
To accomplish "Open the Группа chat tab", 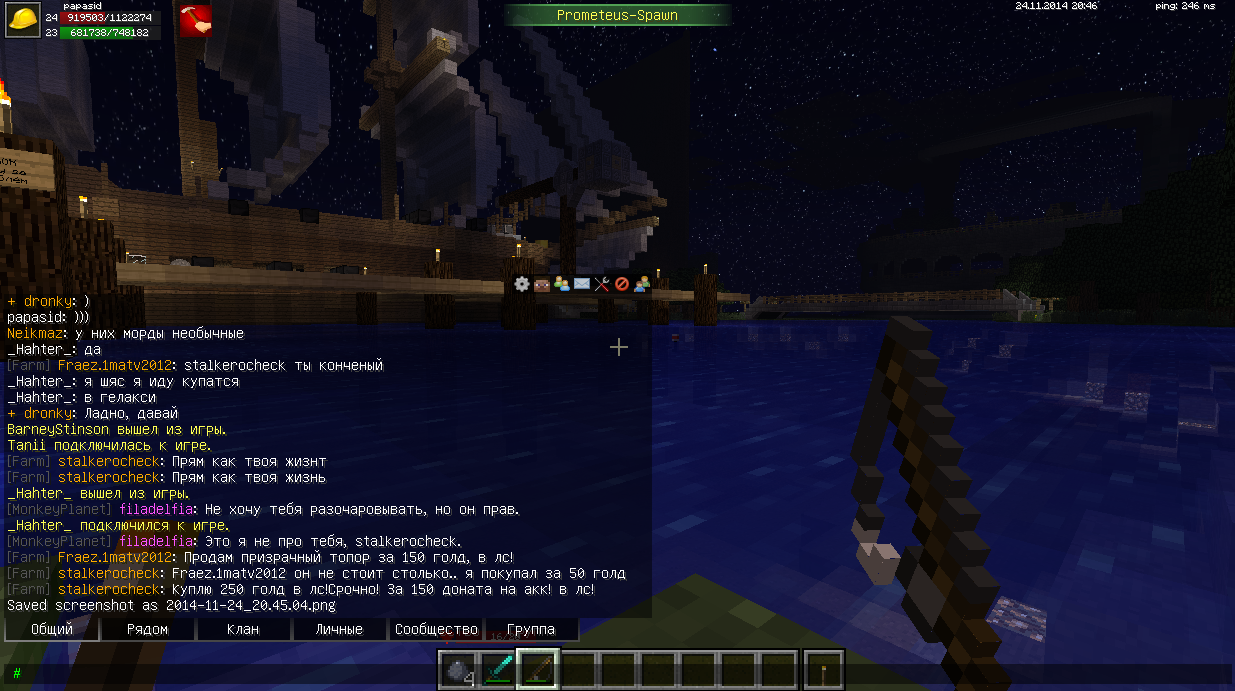I will tap(531, 629).
